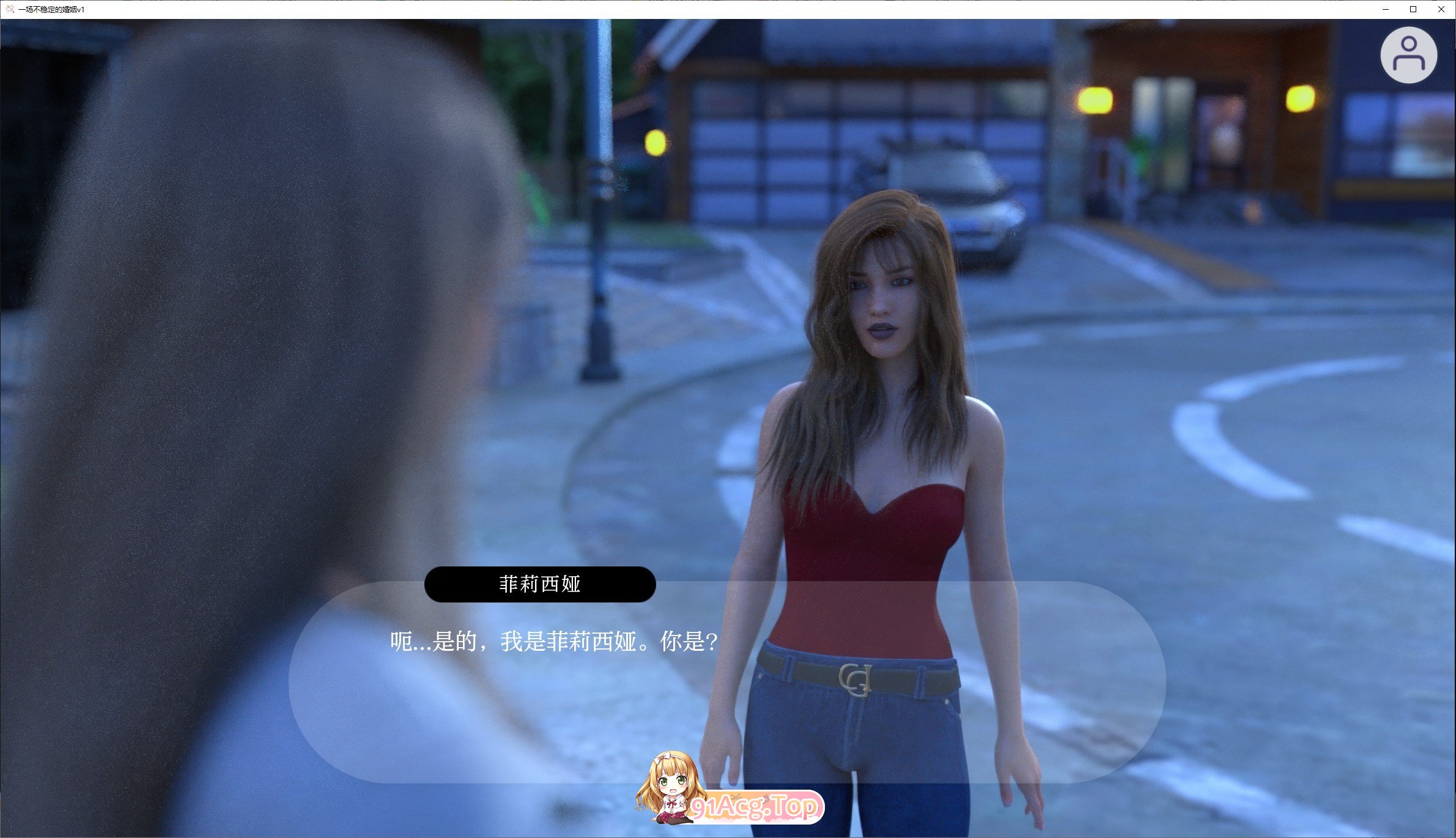Click the yellow porch light on the house
This screenshot has width=1456, height=838.
[x=1094, y=99]
